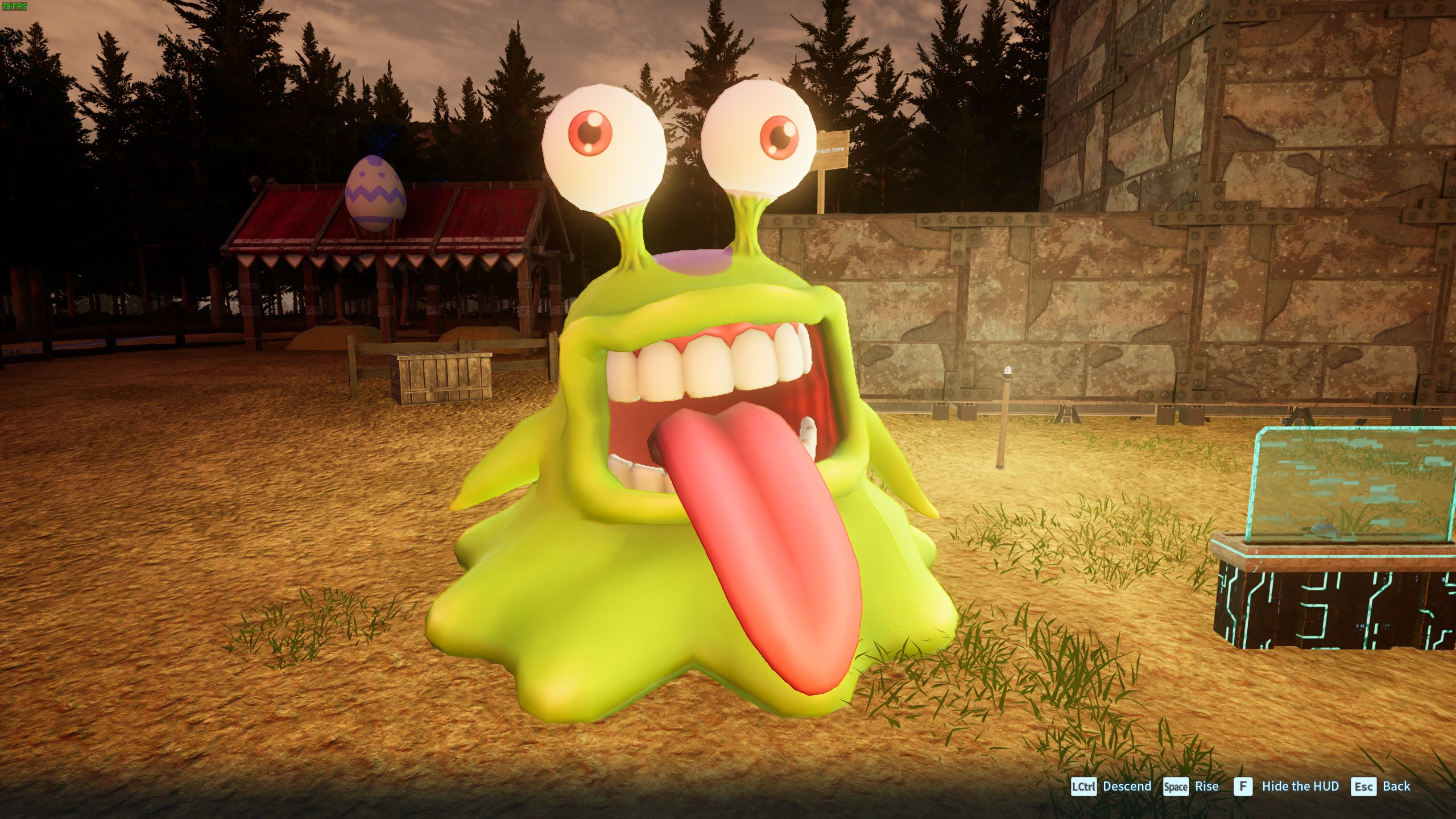Click the Descend label in the HUD
This screenshot has height=819, width=1456.
[x=1127, y=787]
